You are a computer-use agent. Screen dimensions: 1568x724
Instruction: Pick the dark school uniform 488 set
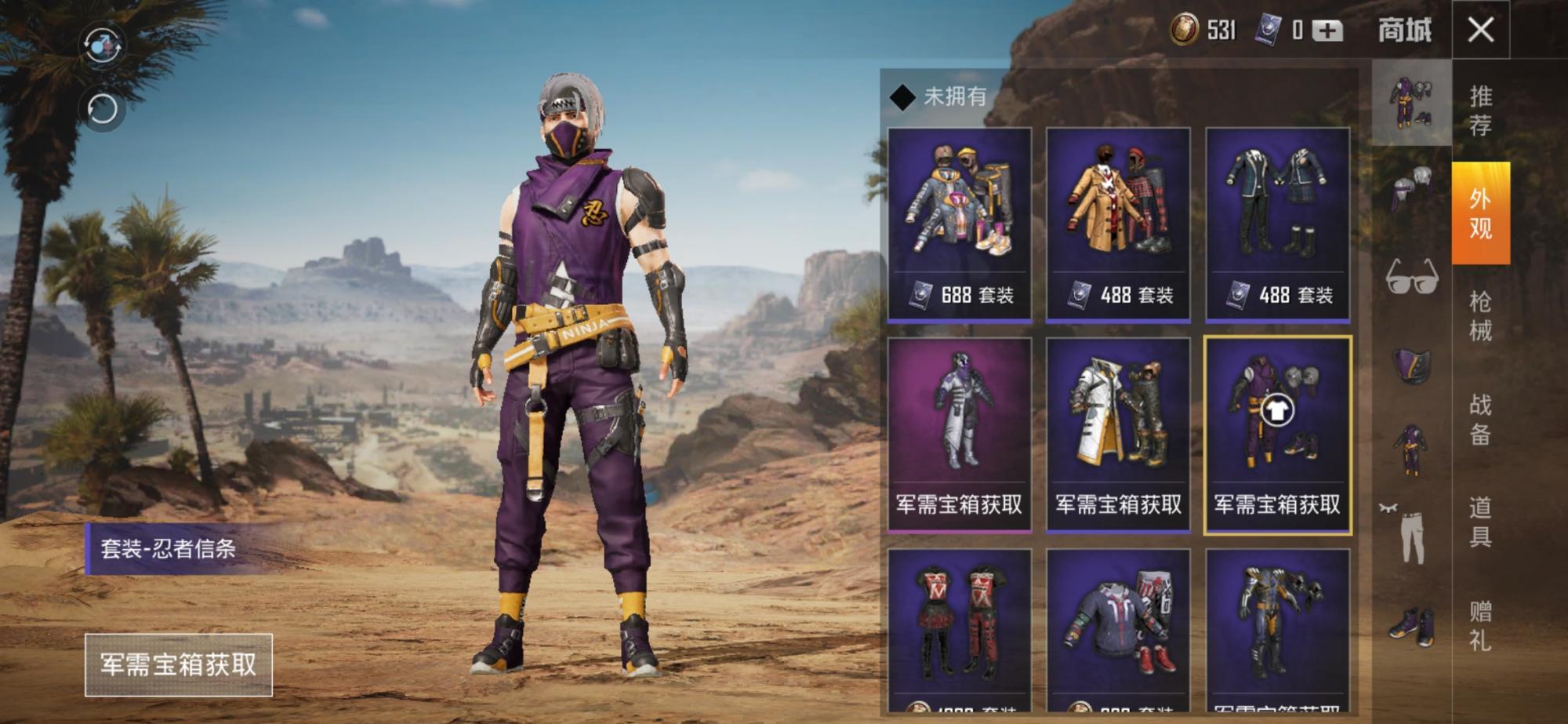[x=1277, y=224]
